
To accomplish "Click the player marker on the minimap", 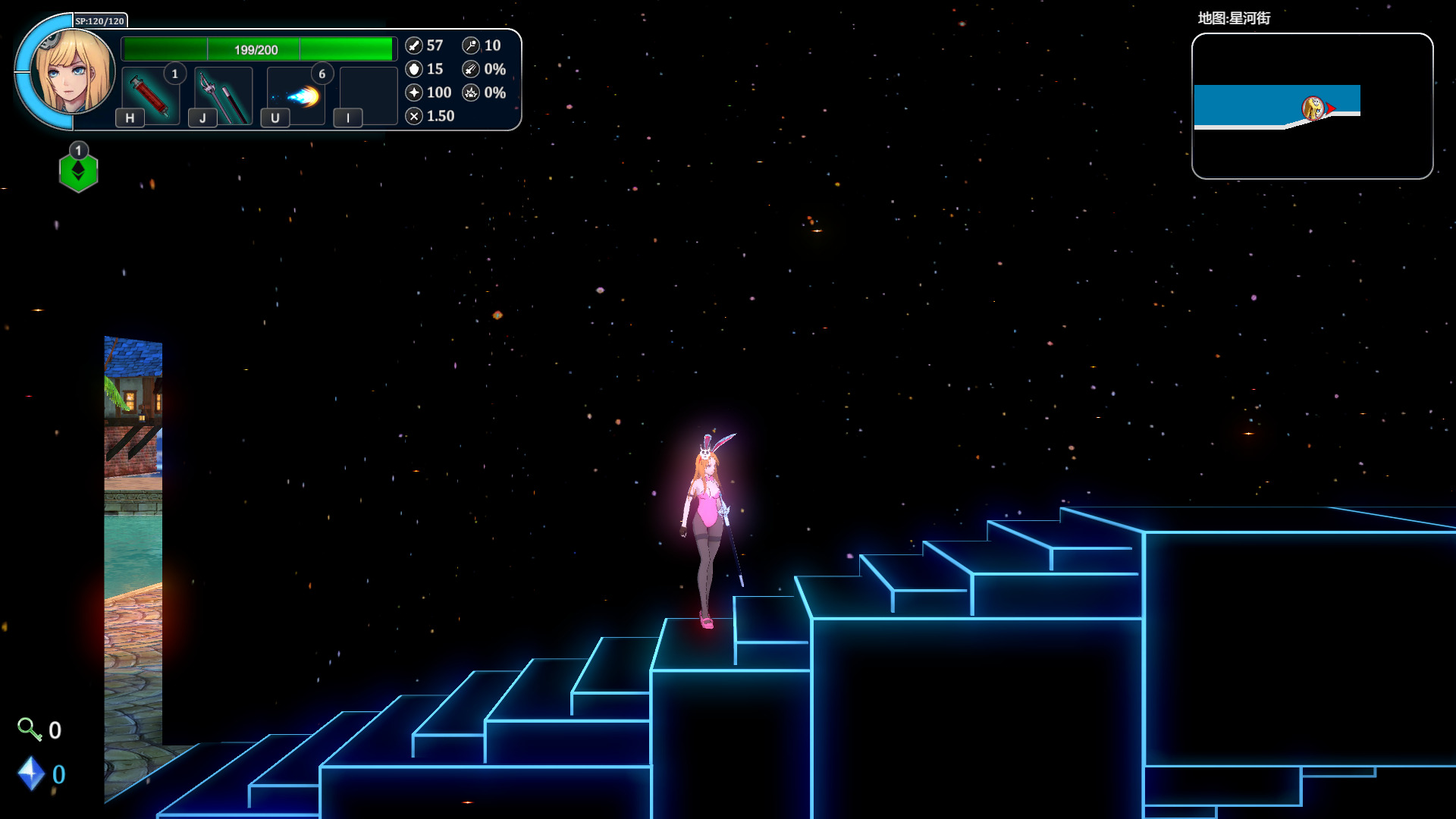I will (1313, 108).
